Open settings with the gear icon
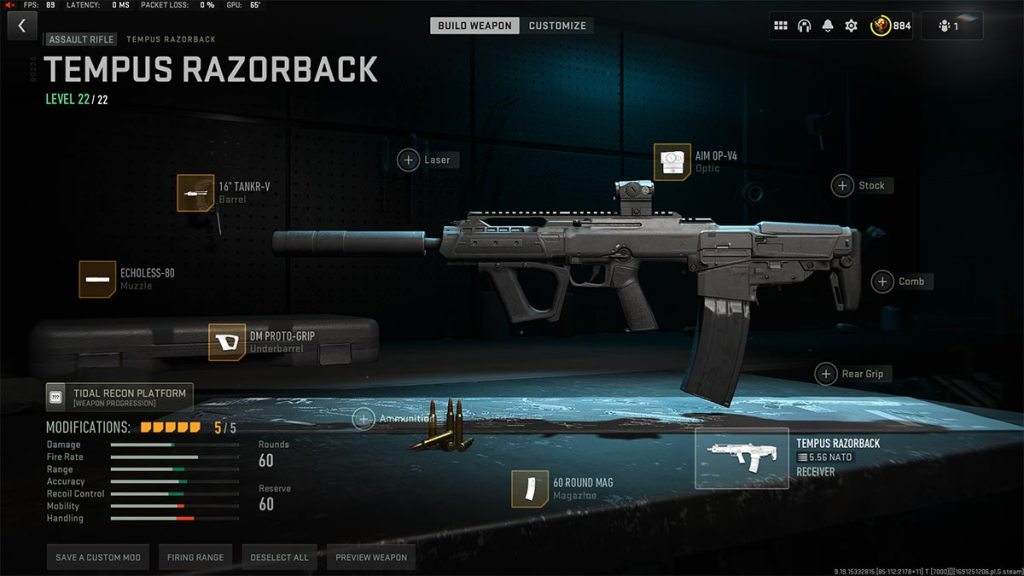1024x576 pixels. pyautogui.click(x=851, y=26)
